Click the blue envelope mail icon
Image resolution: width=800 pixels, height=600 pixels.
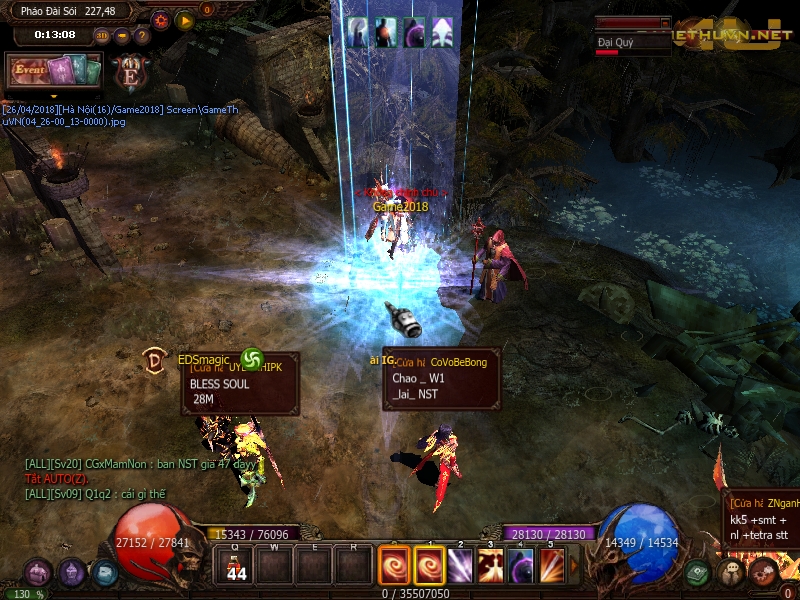click(x=104, y=572)
